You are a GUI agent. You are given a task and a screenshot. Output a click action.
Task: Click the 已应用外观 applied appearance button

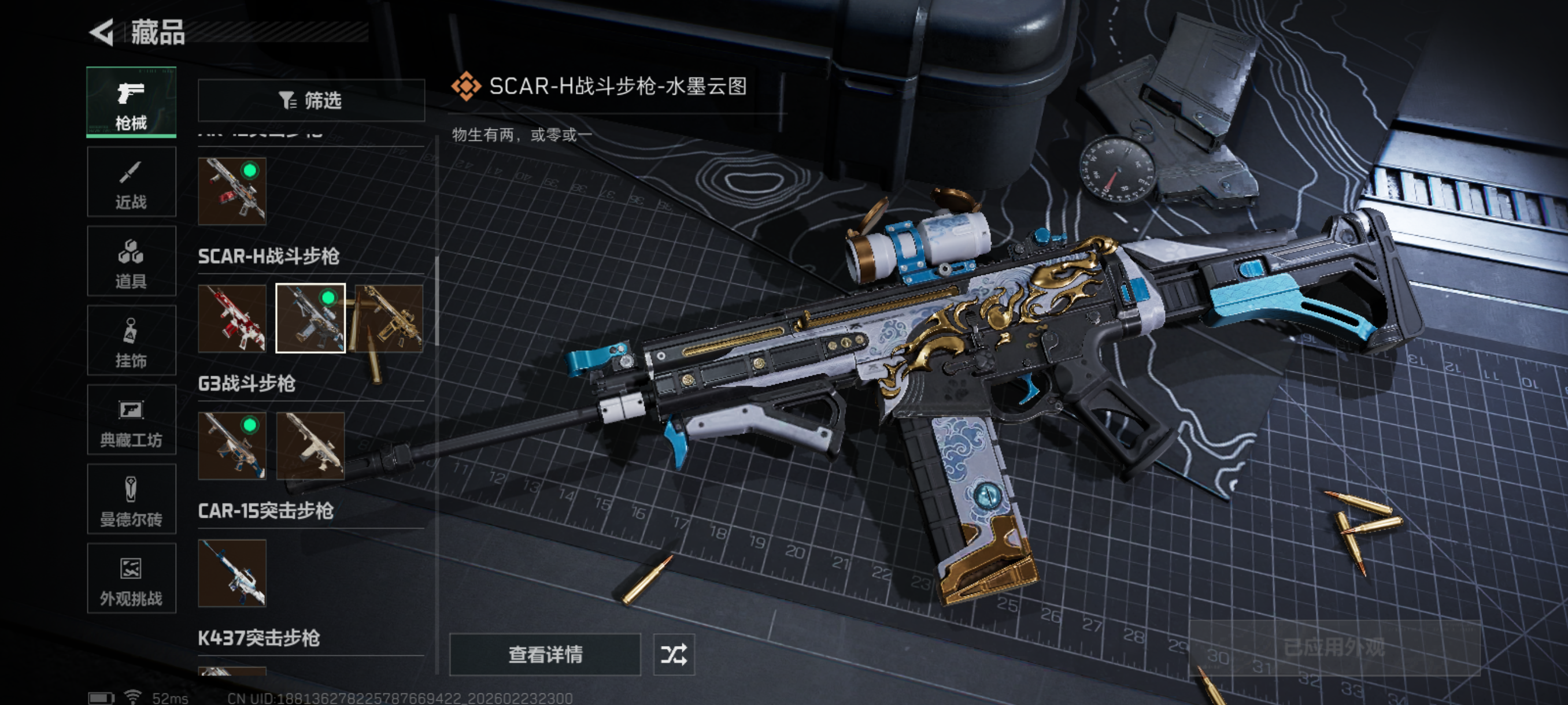pos(1334,648)
